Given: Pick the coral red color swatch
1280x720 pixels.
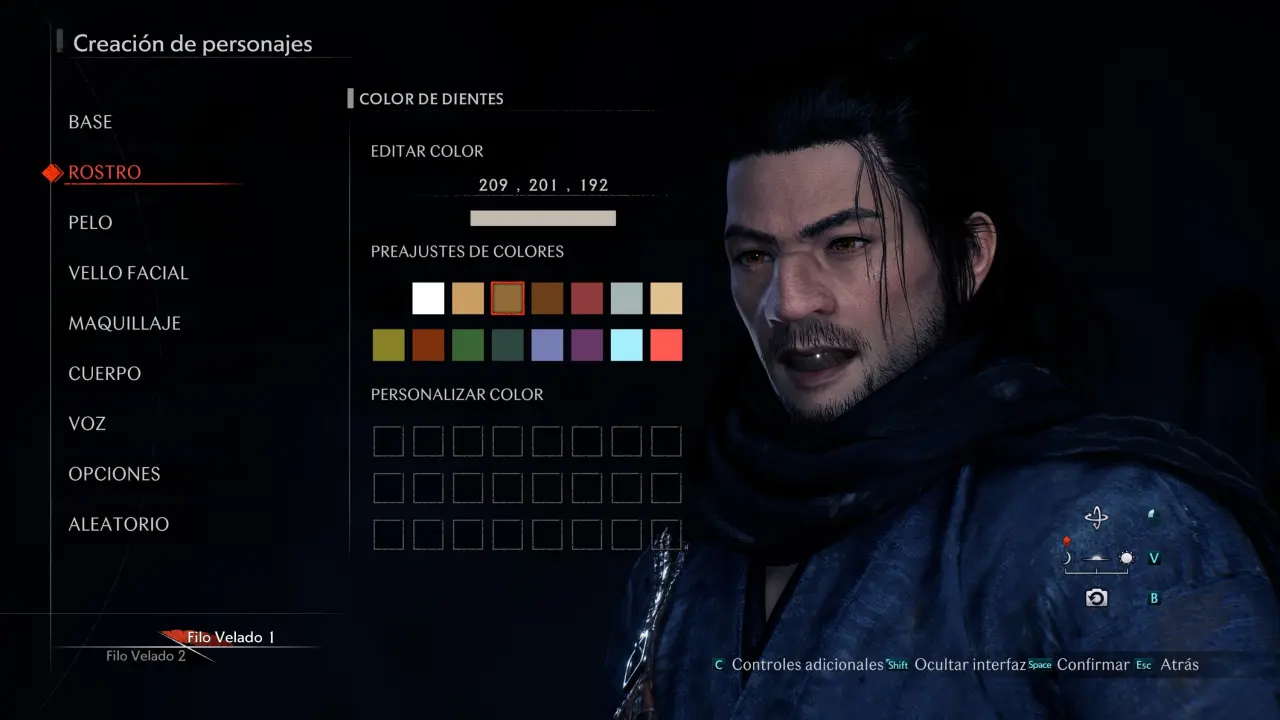Looking at the screenshot, I should (x=666, y=345).
